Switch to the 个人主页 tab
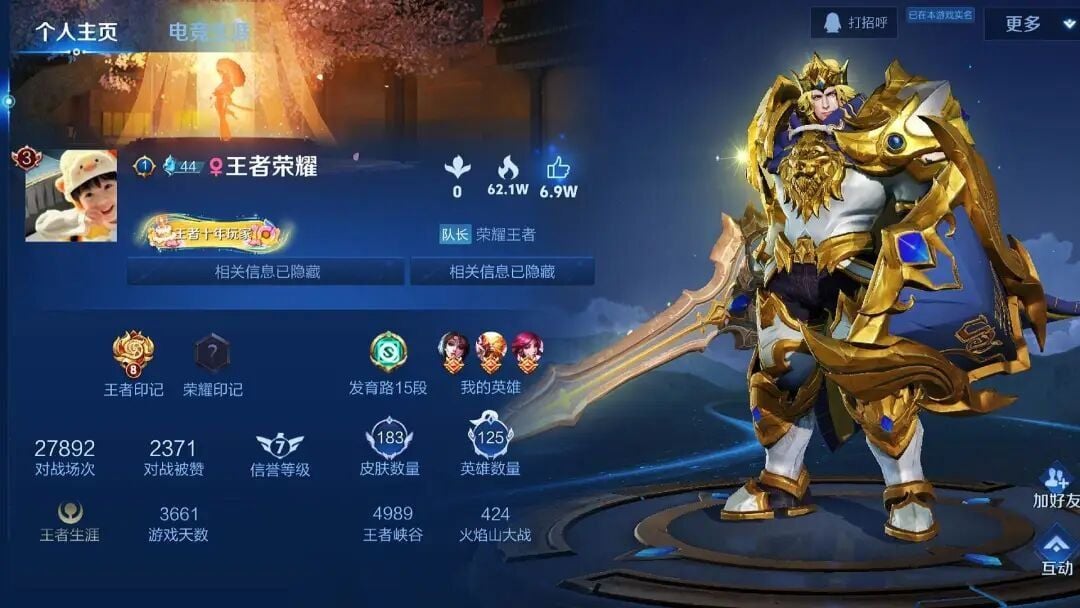 [77, 31]
